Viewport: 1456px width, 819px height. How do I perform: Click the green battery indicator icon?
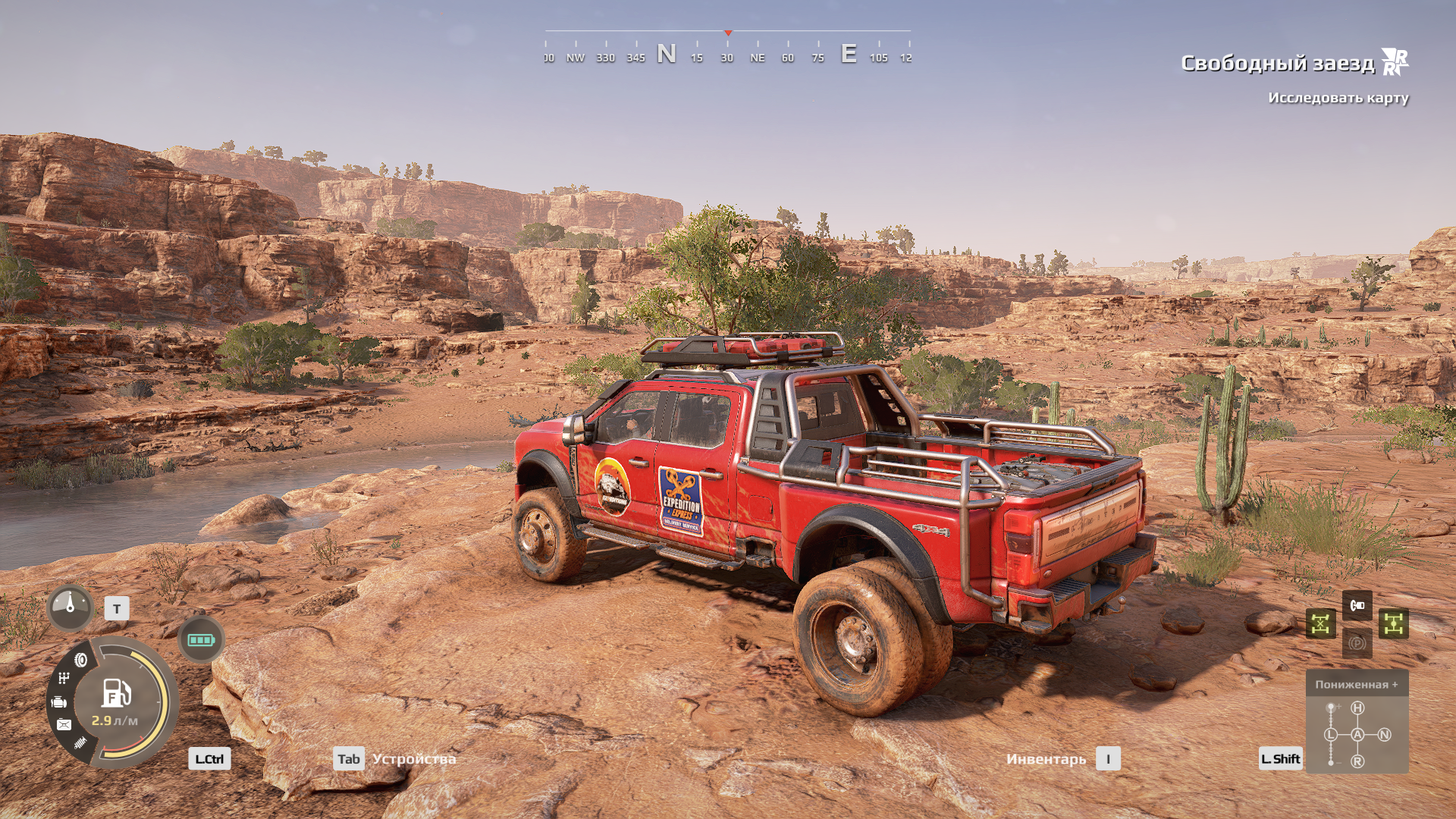click(x=201, y=640)
